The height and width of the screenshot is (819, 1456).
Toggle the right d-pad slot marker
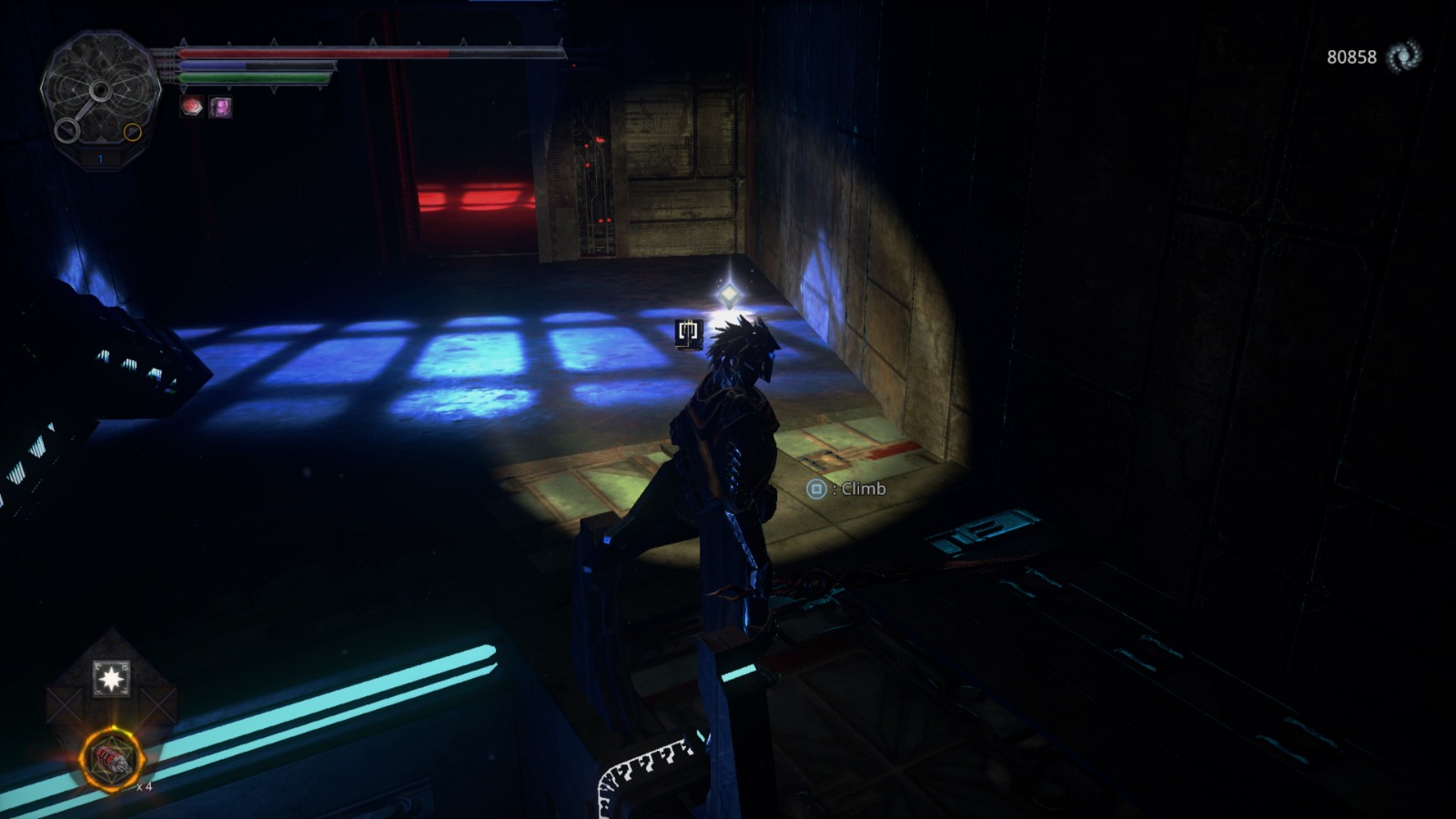[157, 704]
